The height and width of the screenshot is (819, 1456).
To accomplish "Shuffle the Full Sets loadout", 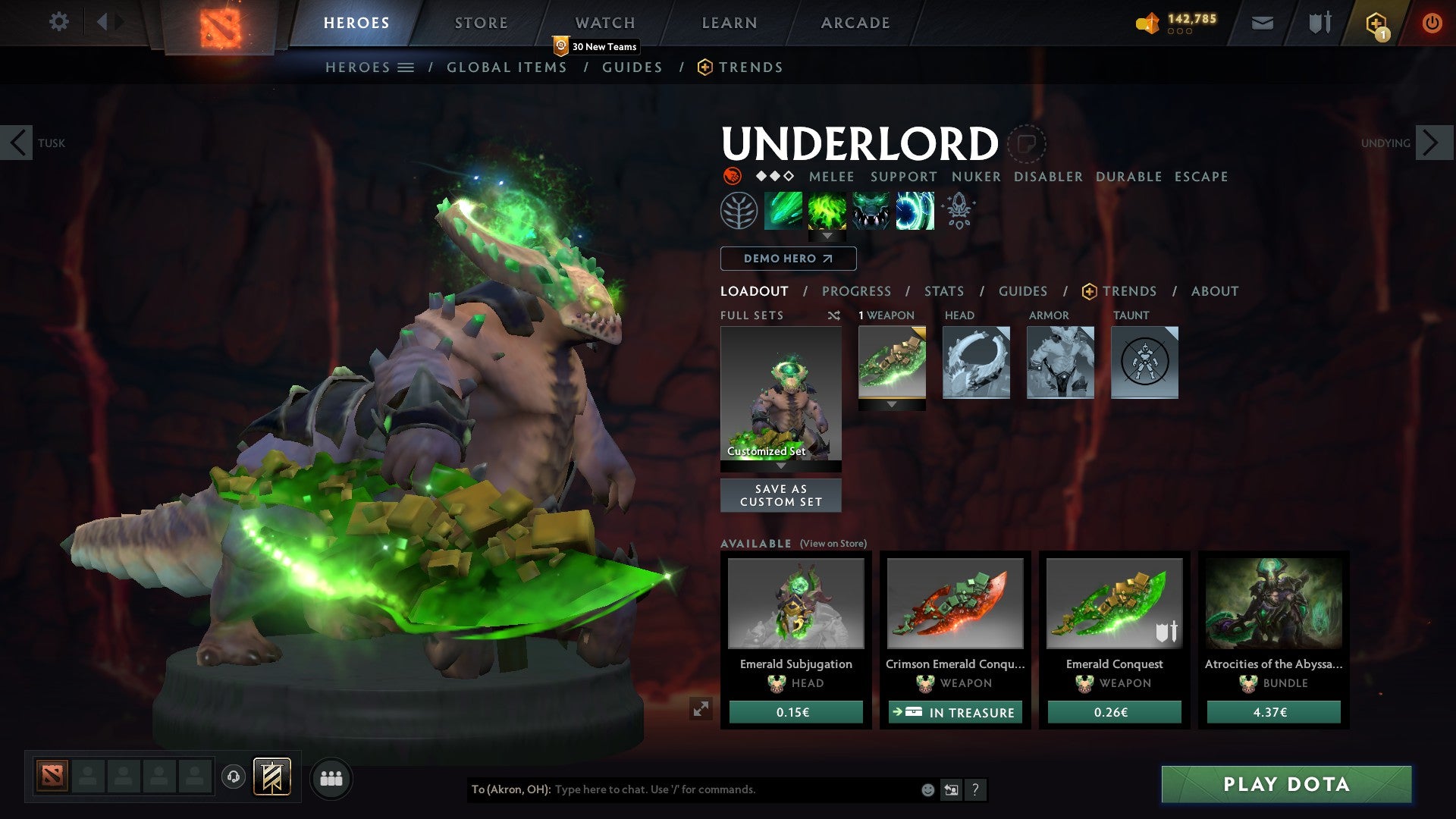I will click(834, 315).
